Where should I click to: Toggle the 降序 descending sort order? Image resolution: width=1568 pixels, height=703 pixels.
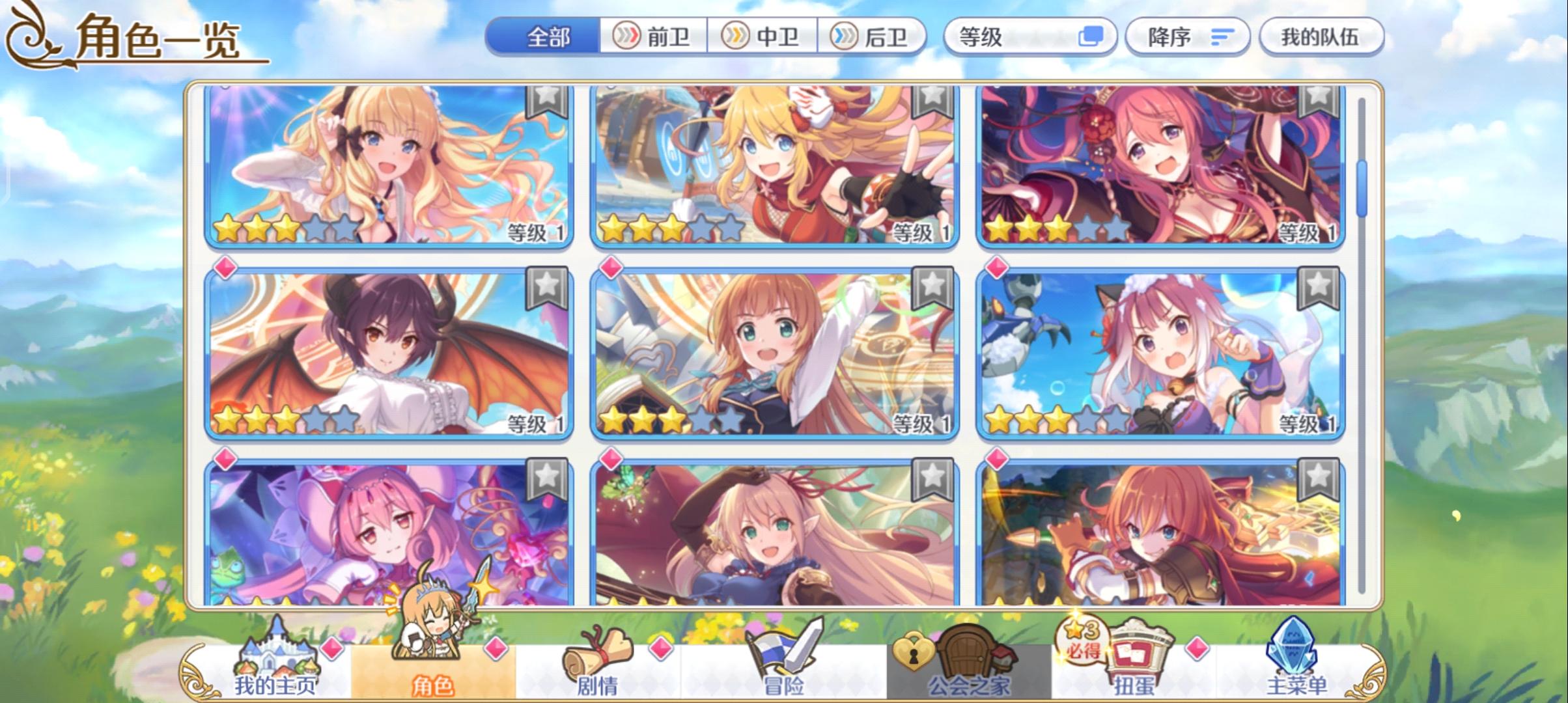tap(1186, 37)
